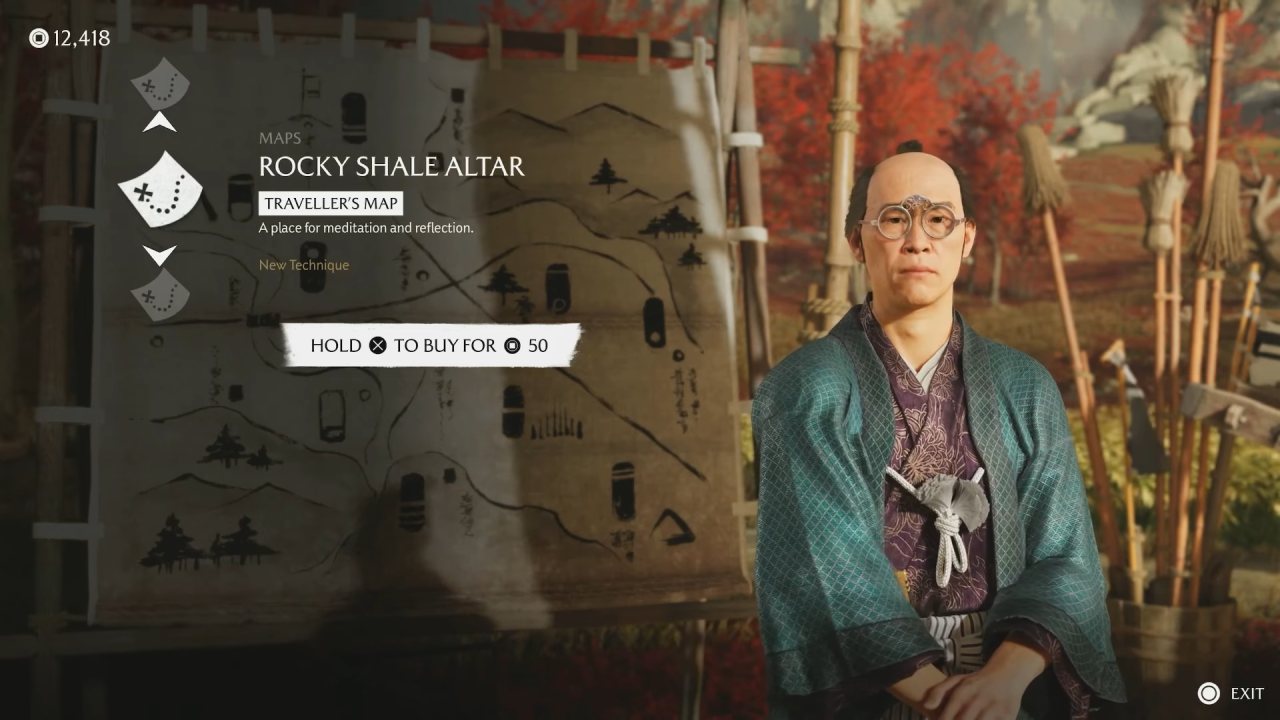Select the highlighted Rocky Shale Altar map icon
The height and width of the screenshot is (720, 1280).
tap(160, 189)
